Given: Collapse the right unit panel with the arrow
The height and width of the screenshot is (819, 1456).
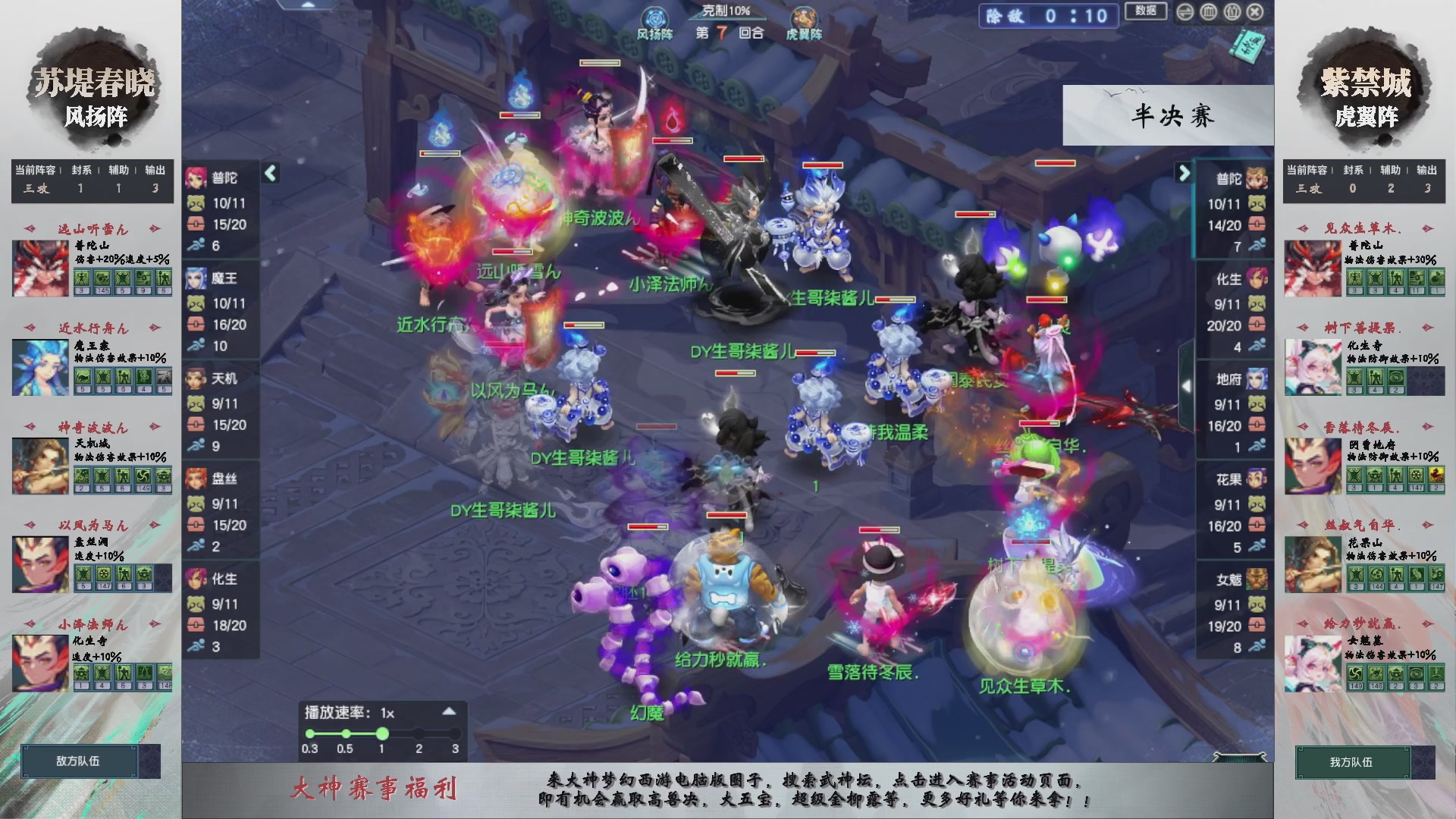Looking at the screenshot, I should 1184,174.
